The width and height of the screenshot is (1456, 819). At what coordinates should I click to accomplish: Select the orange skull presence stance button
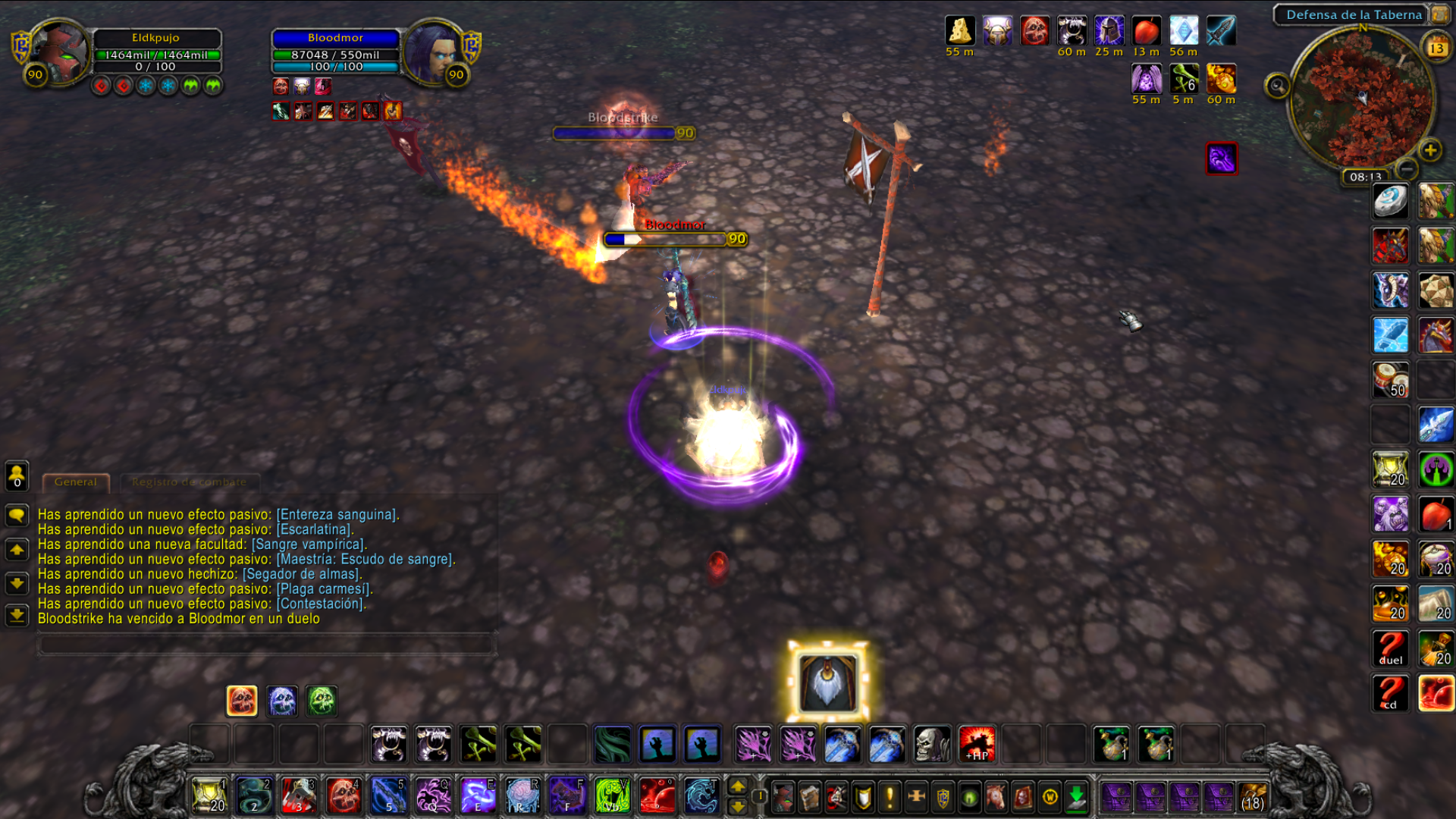click(242, 701)
